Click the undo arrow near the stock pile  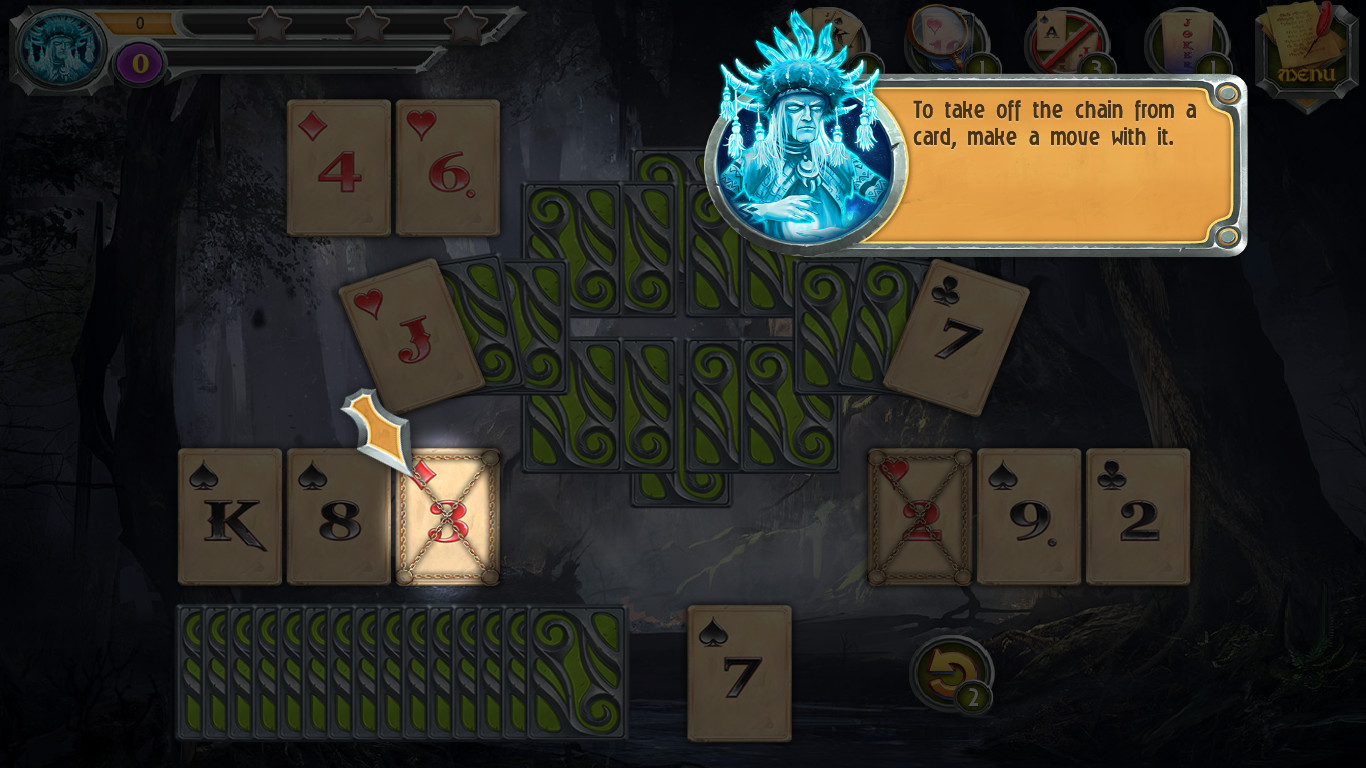click(x=948, y=674)
